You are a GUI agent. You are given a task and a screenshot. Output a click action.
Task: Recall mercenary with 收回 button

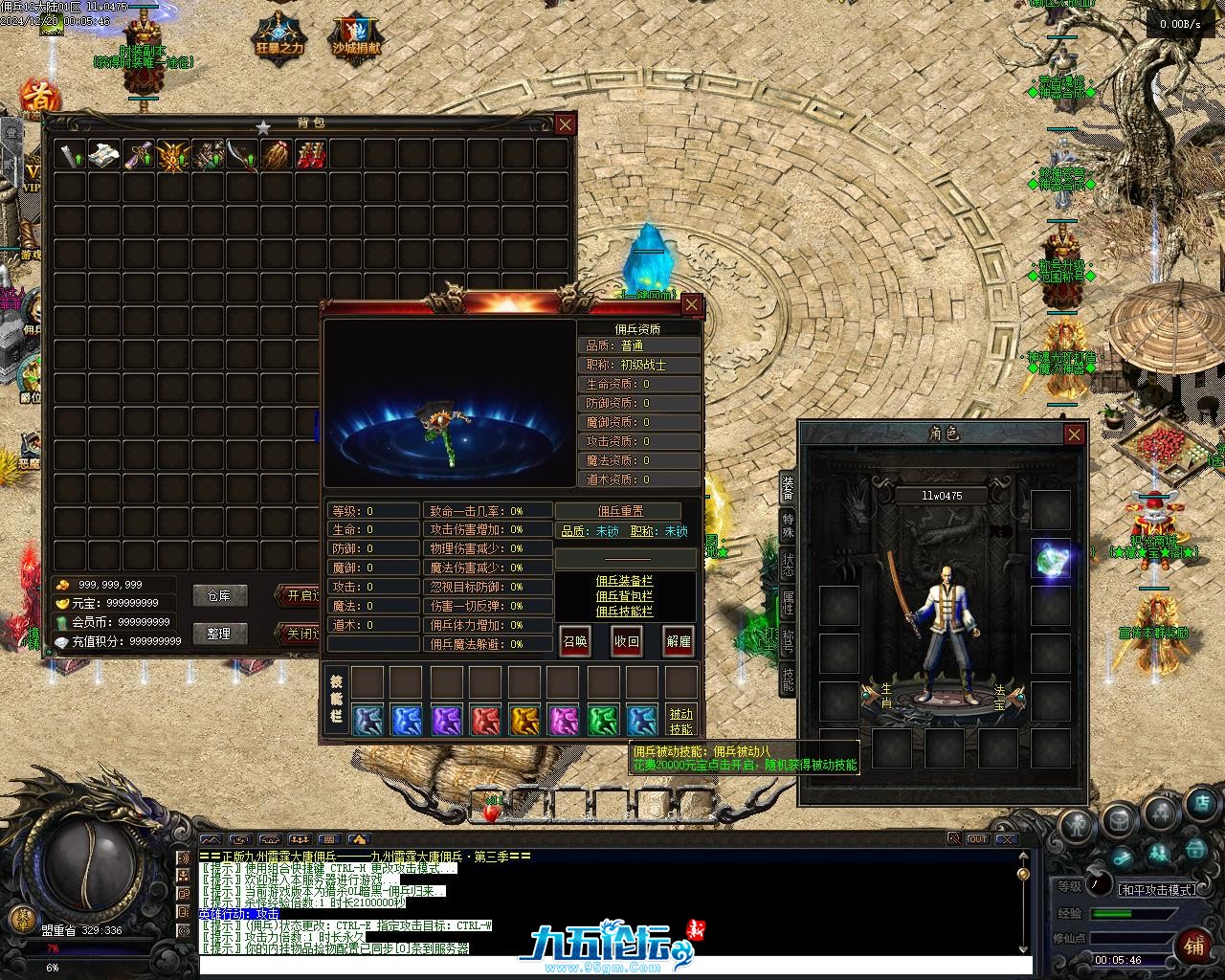tap(627, 641)
